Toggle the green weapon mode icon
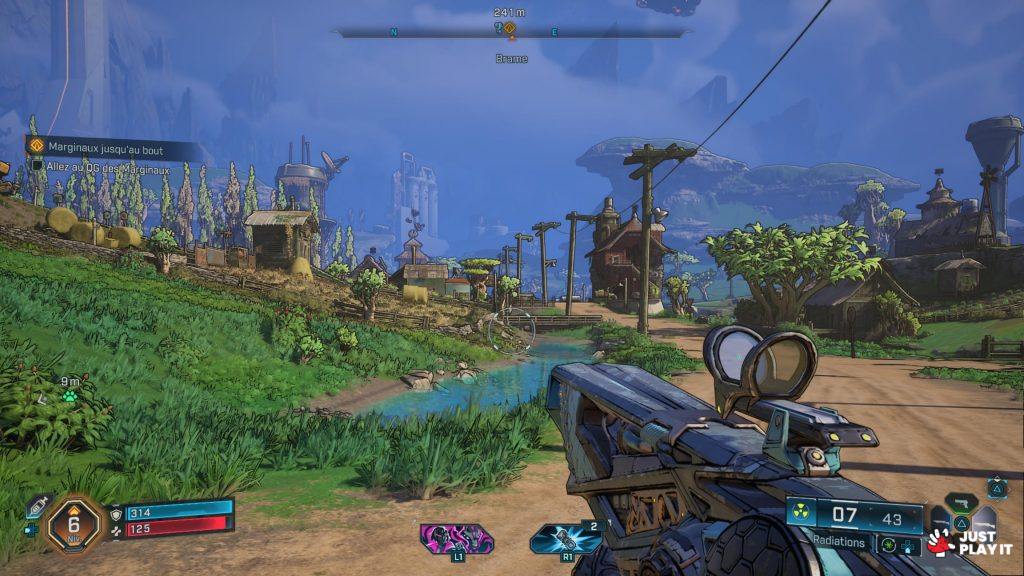Screen dimensions: 1024x576 pyautogui.click(x=887, y=544)
